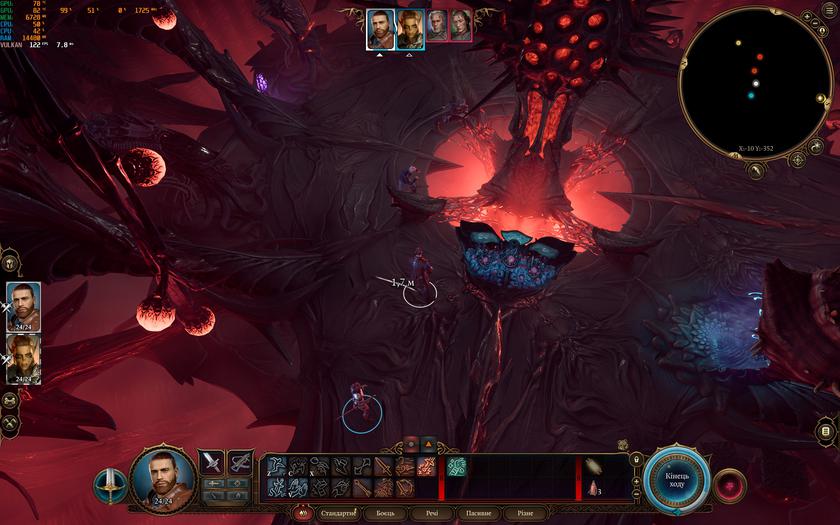Use the red potion item with count 3
This screenshot has height=525, width=840.
click(595, 488)
